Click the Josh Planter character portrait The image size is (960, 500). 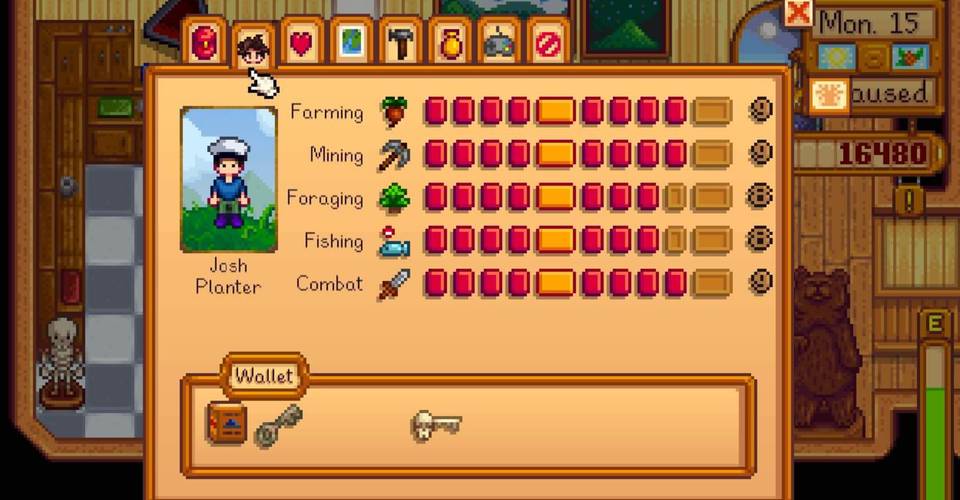pyautogui.click(x=229, y=180)
